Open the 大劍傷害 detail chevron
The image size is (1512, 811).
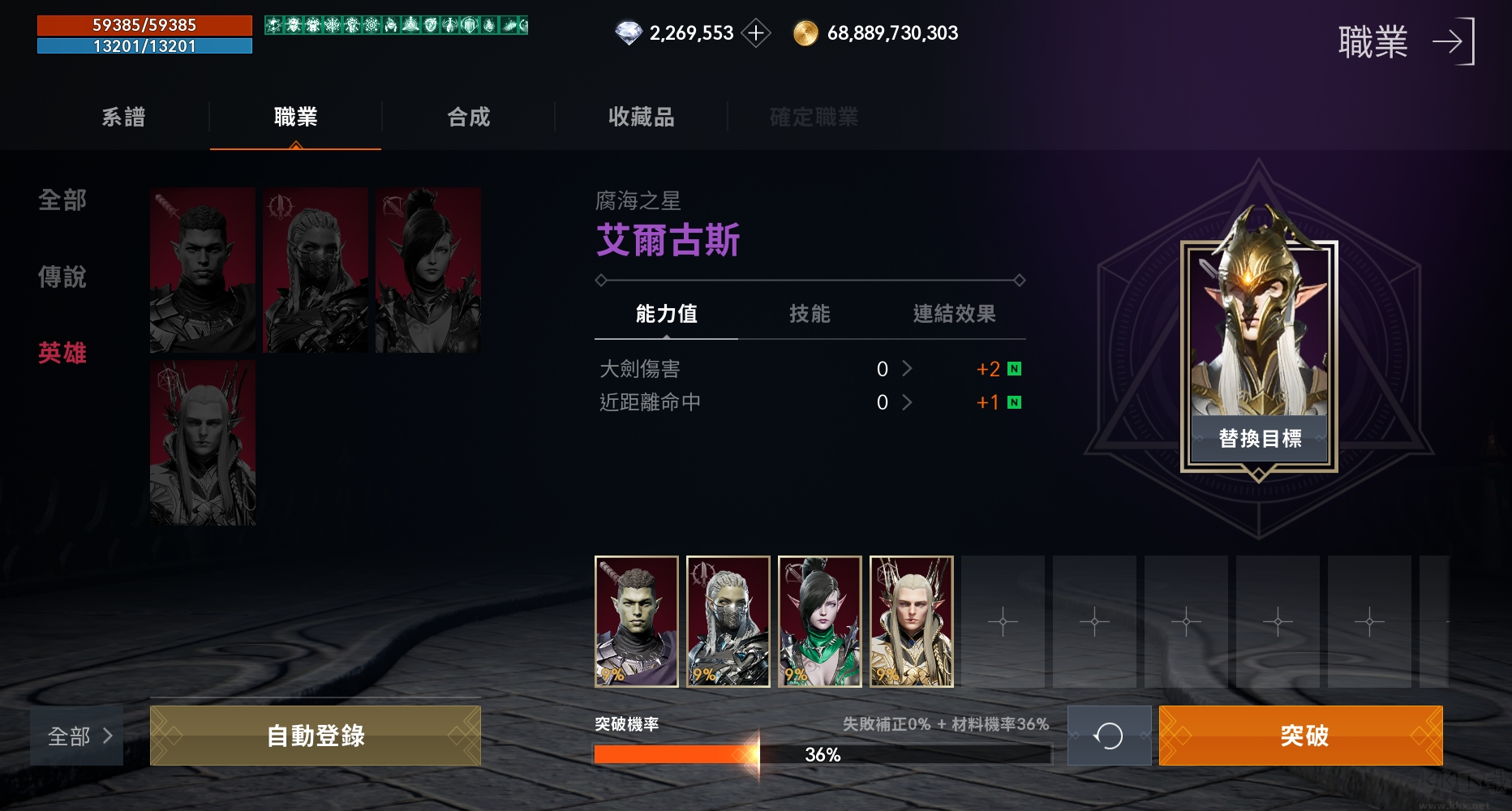pyautogui.click(x=908, y=369)
